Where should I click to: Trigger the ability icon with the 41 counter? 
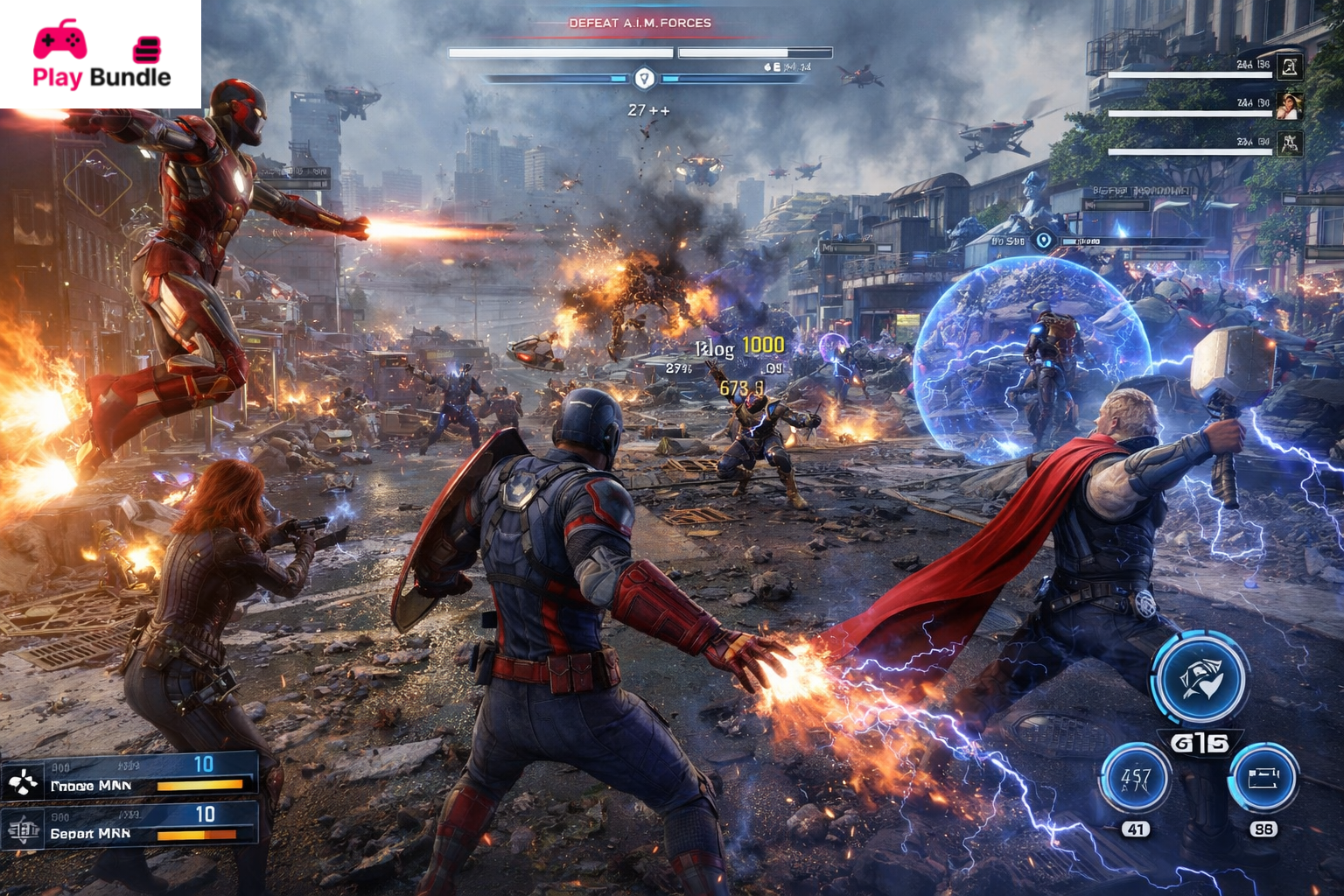[x=1136, y=778]
